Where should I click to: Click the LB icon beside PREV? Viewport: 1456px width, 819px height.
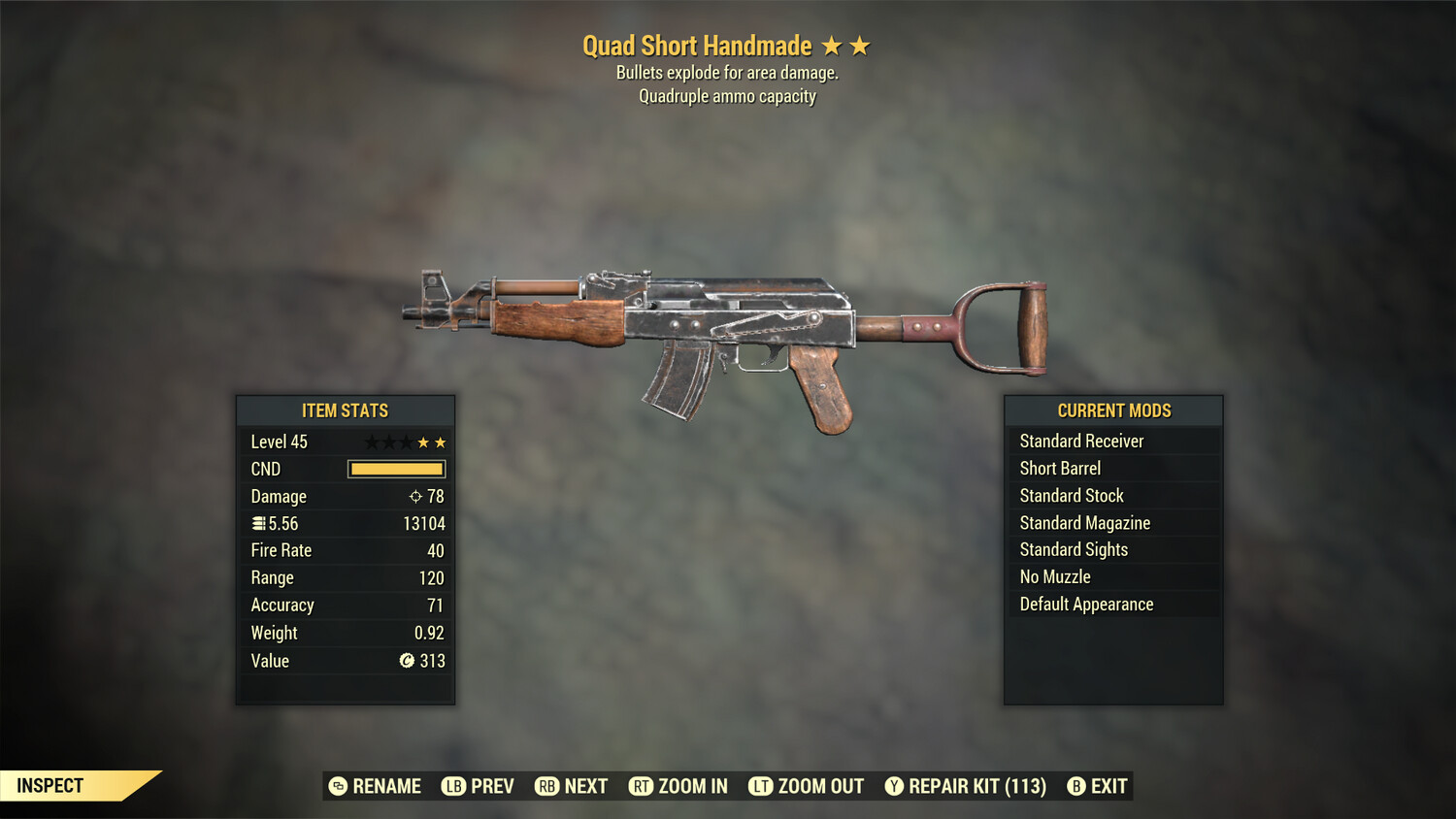(x=452, y=786)
